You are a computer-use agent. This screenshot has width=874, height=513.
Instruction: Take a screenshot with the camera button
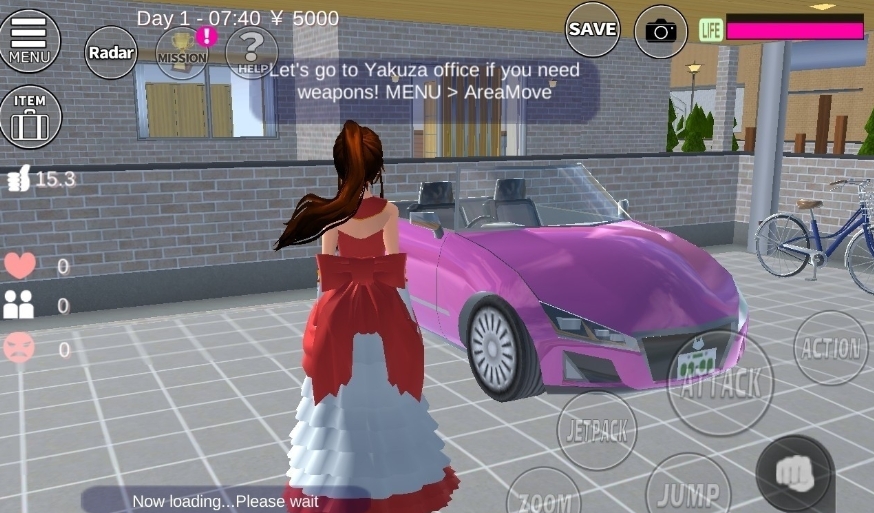pyautogui.click(x=661, y=31)
